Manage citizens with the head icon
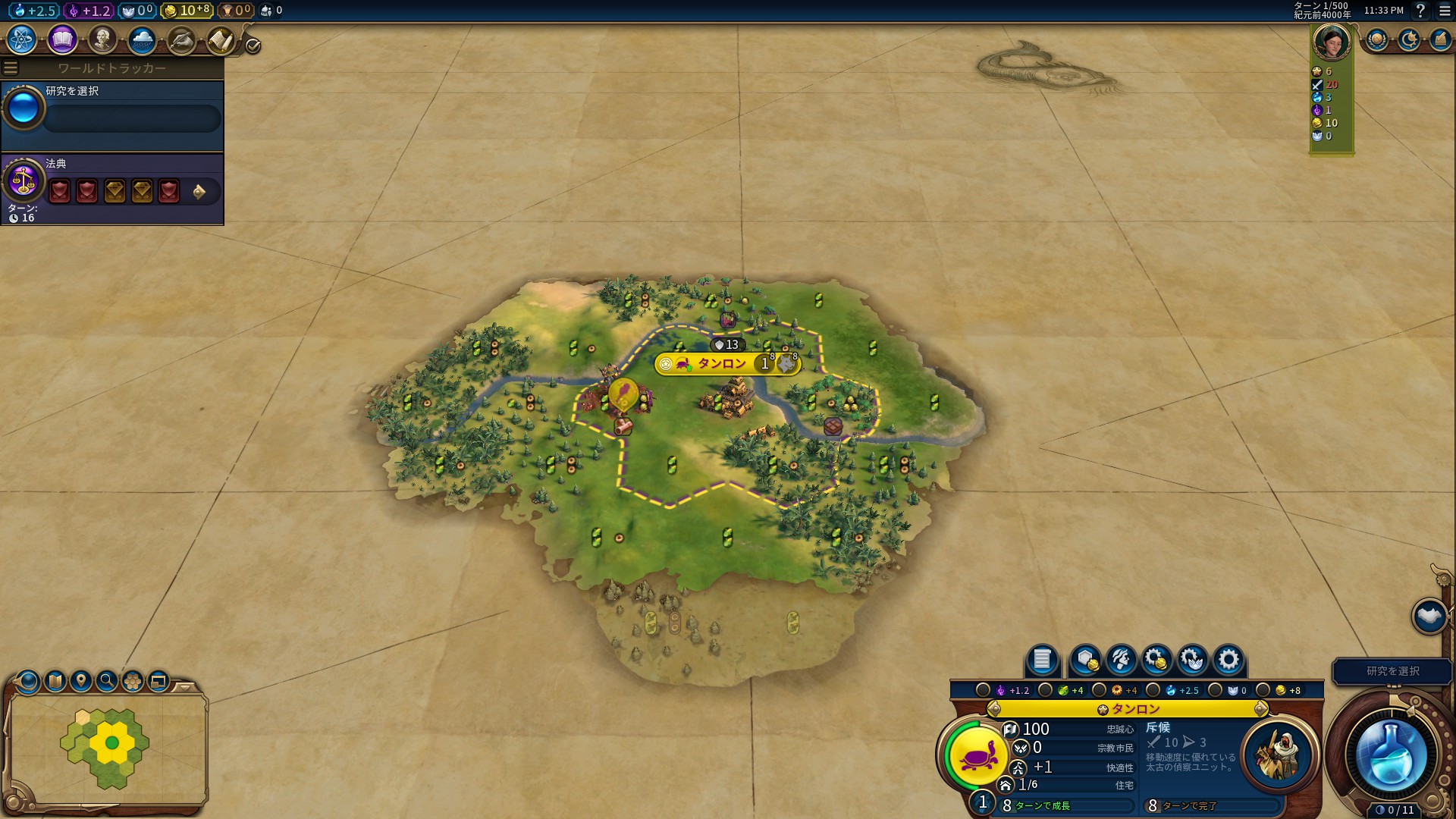Viewport: 1456px width, 819px height. 1121,660
